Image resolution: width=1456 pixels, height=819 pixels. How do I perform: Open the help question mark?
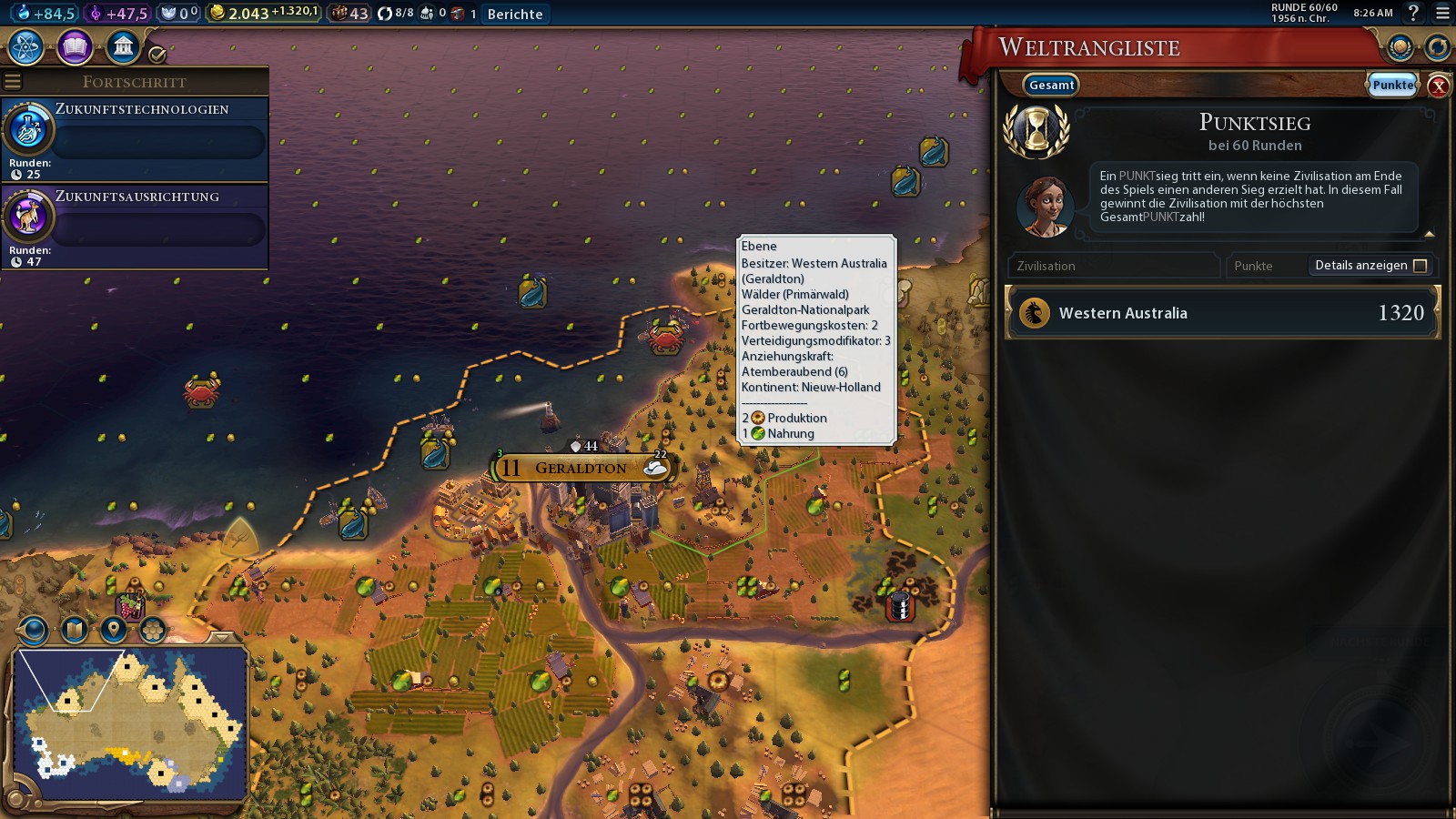tap(1413, 13)
